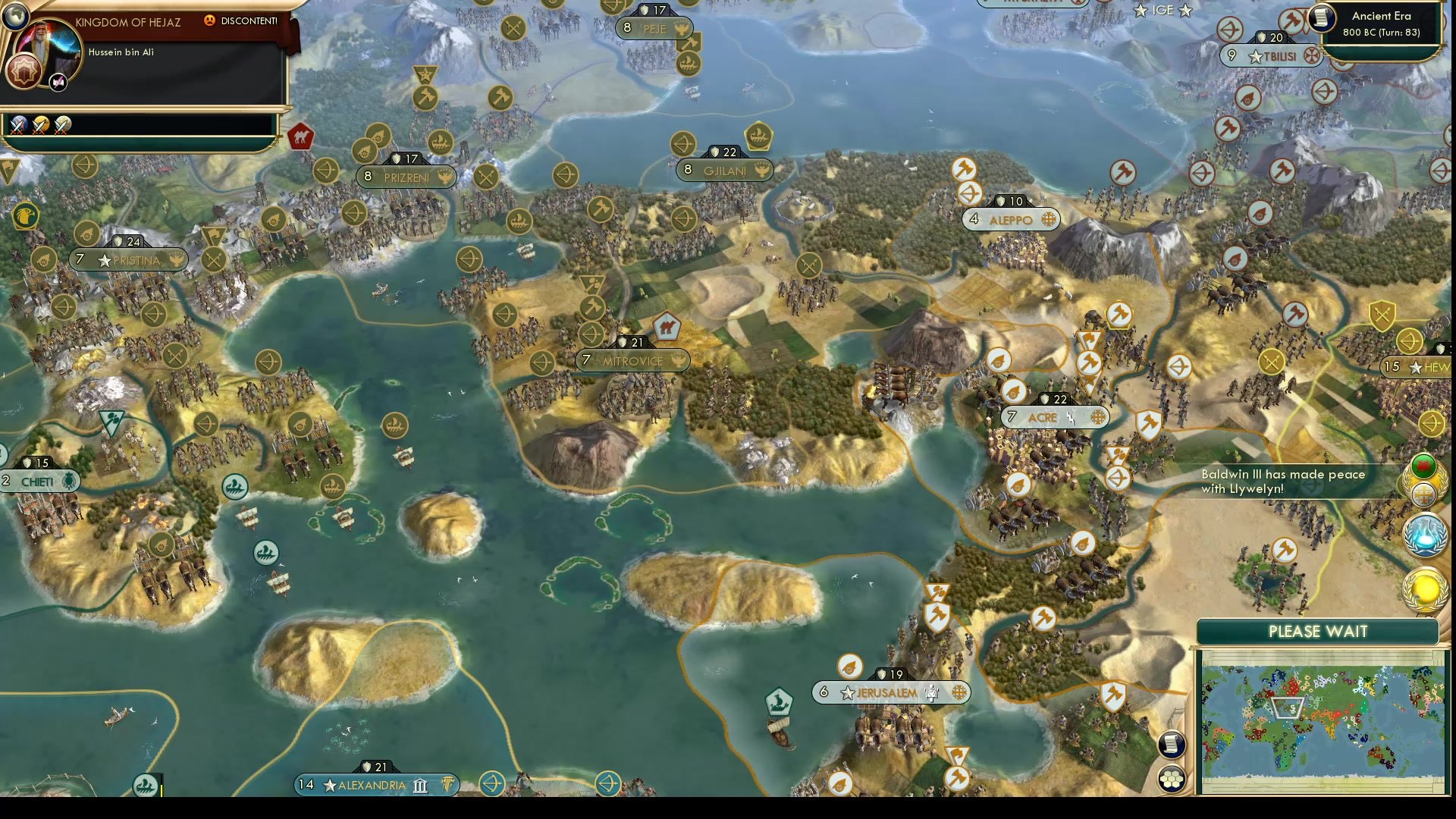1456x819 pixels.
Task: Click the first crossed-swords war icon under the leader panel
Action: pos(19,127)
